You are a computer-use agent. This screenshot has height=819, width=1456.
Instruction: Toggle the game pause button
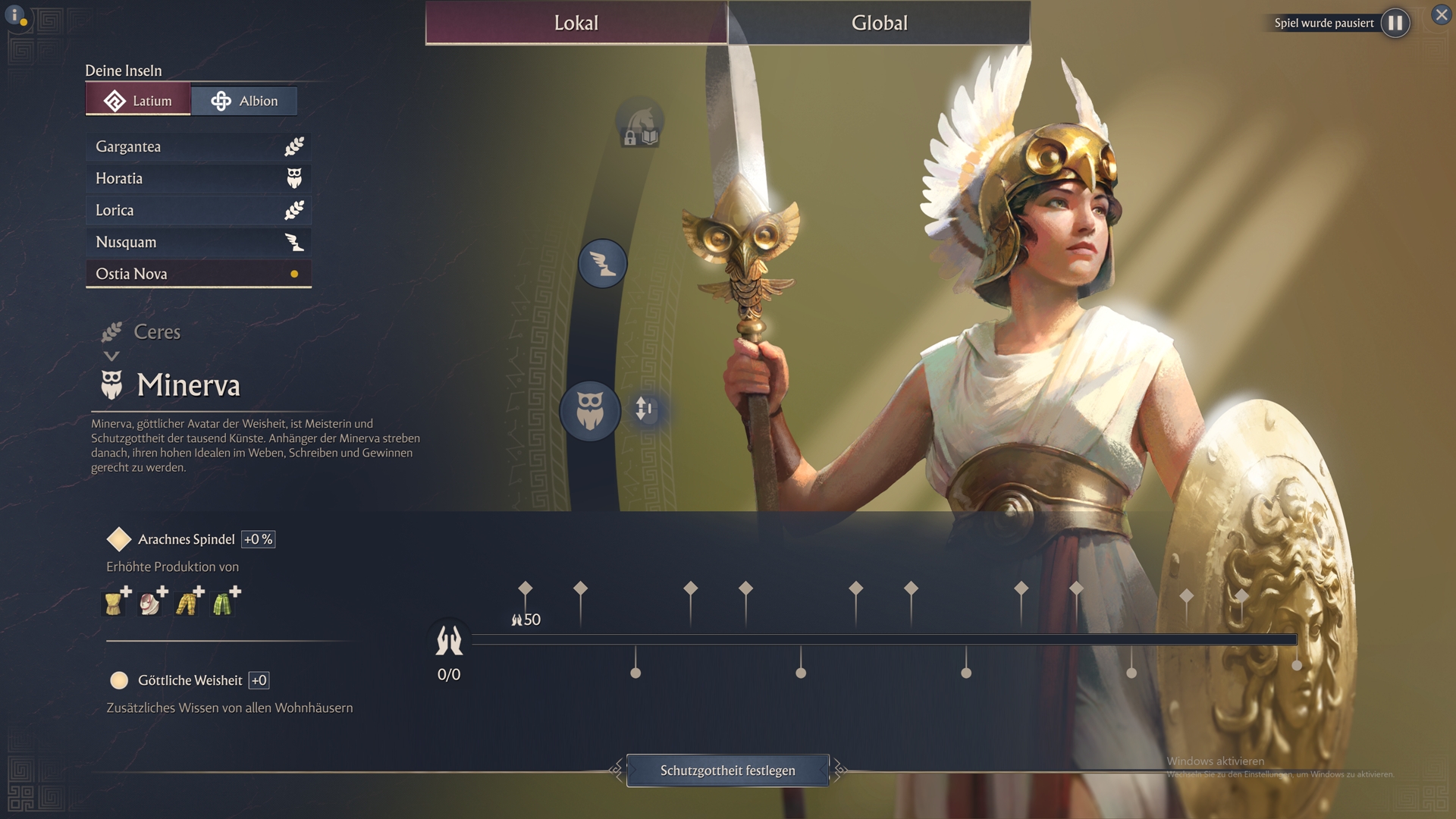(x=1395, y=23)
